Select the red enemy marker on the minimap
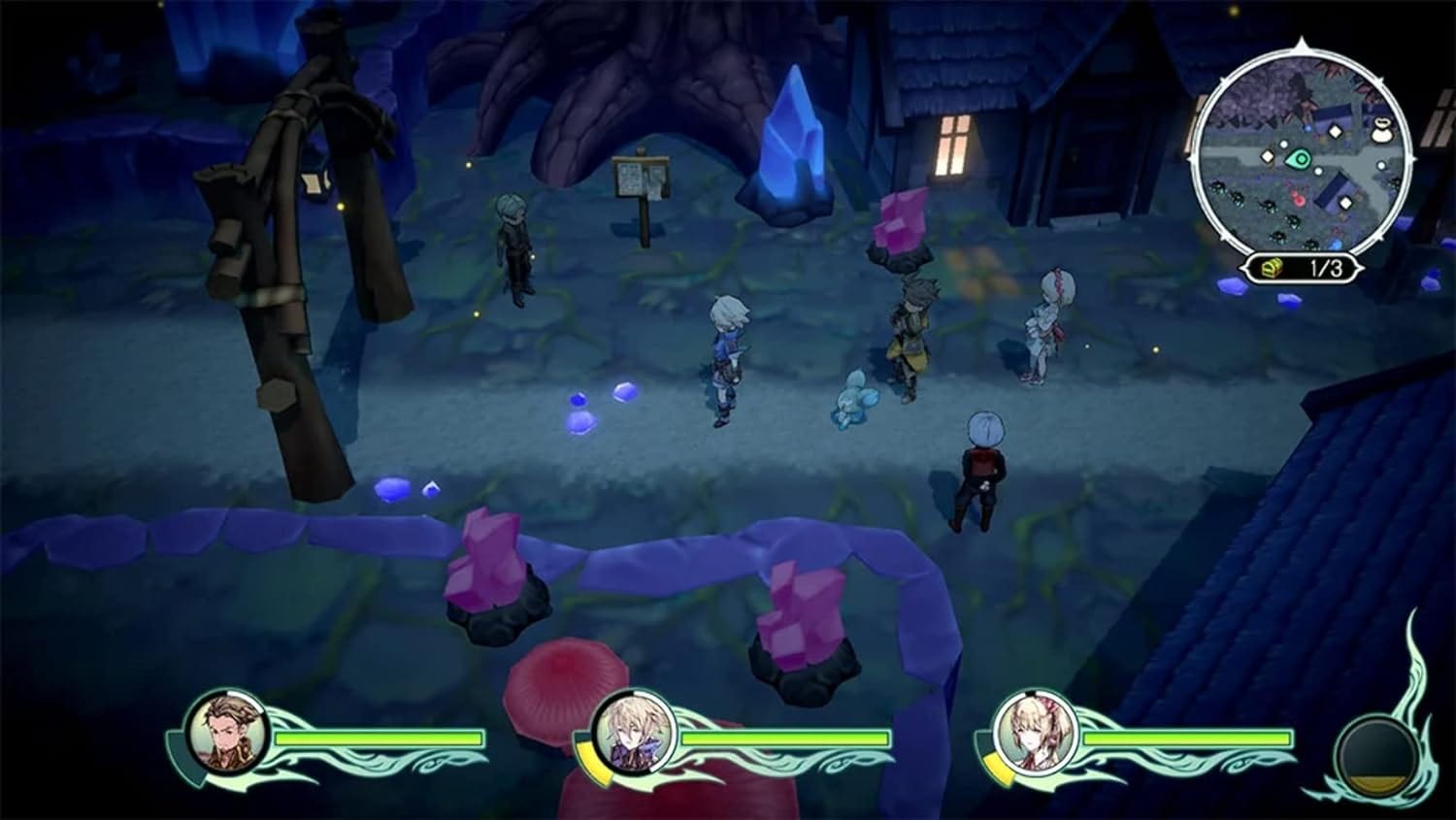Viewport: 1456px width, 820px height. [1299, 196]
